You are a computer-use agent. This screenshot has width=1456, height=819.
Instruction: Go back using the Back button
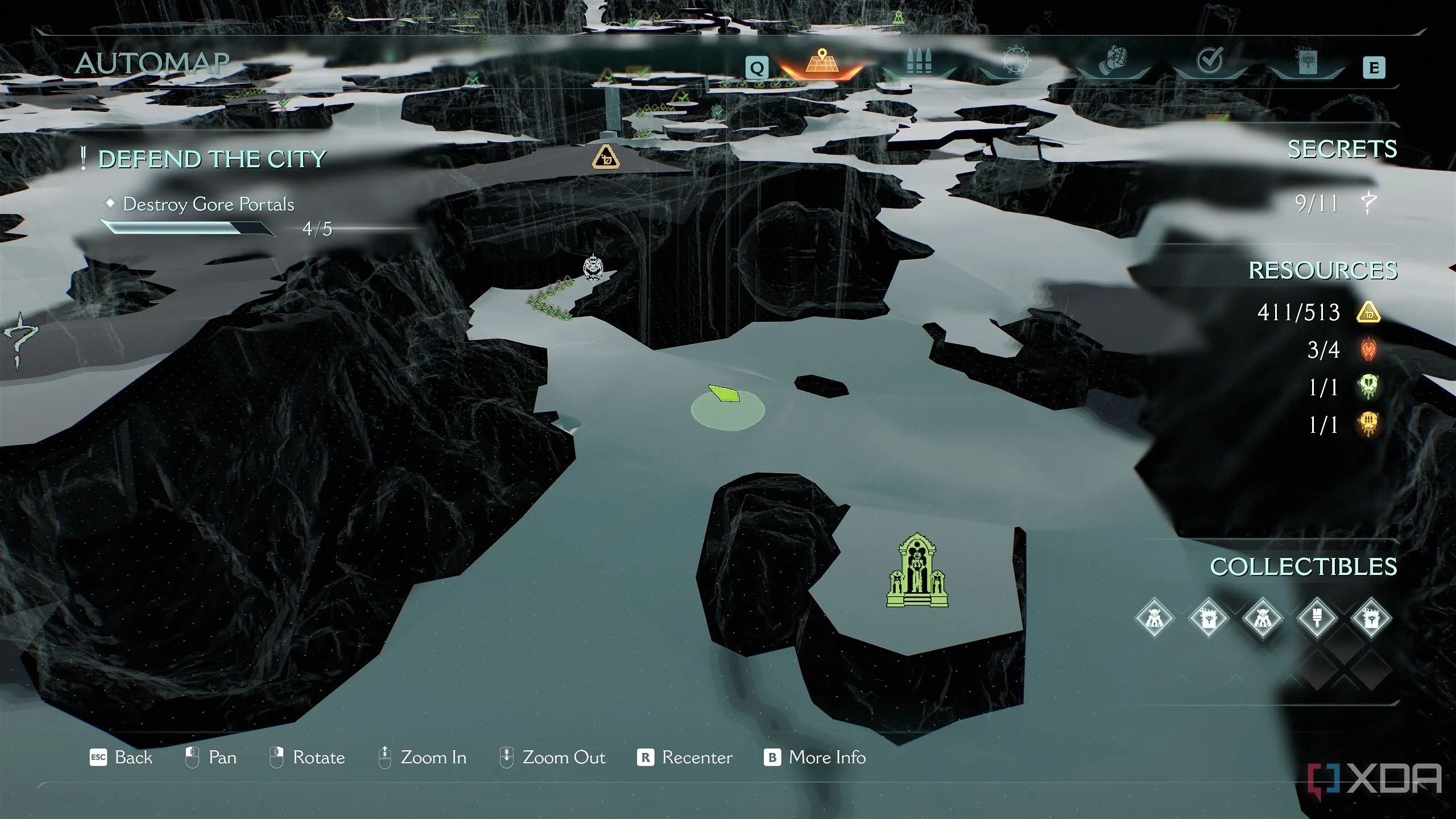122,758
